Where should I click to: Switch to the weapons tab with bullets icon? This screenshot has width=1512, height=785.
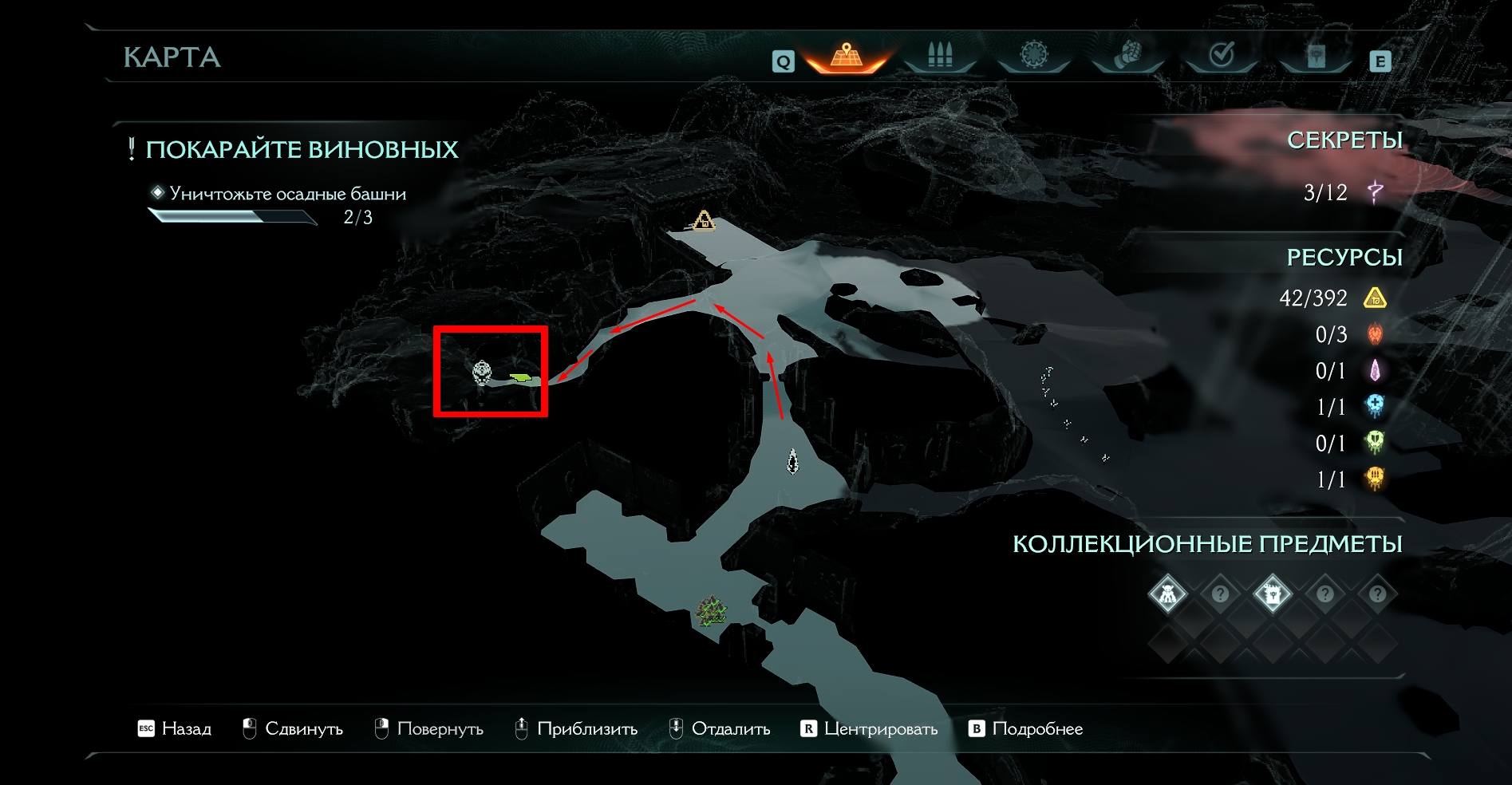(x=940, y=56)
